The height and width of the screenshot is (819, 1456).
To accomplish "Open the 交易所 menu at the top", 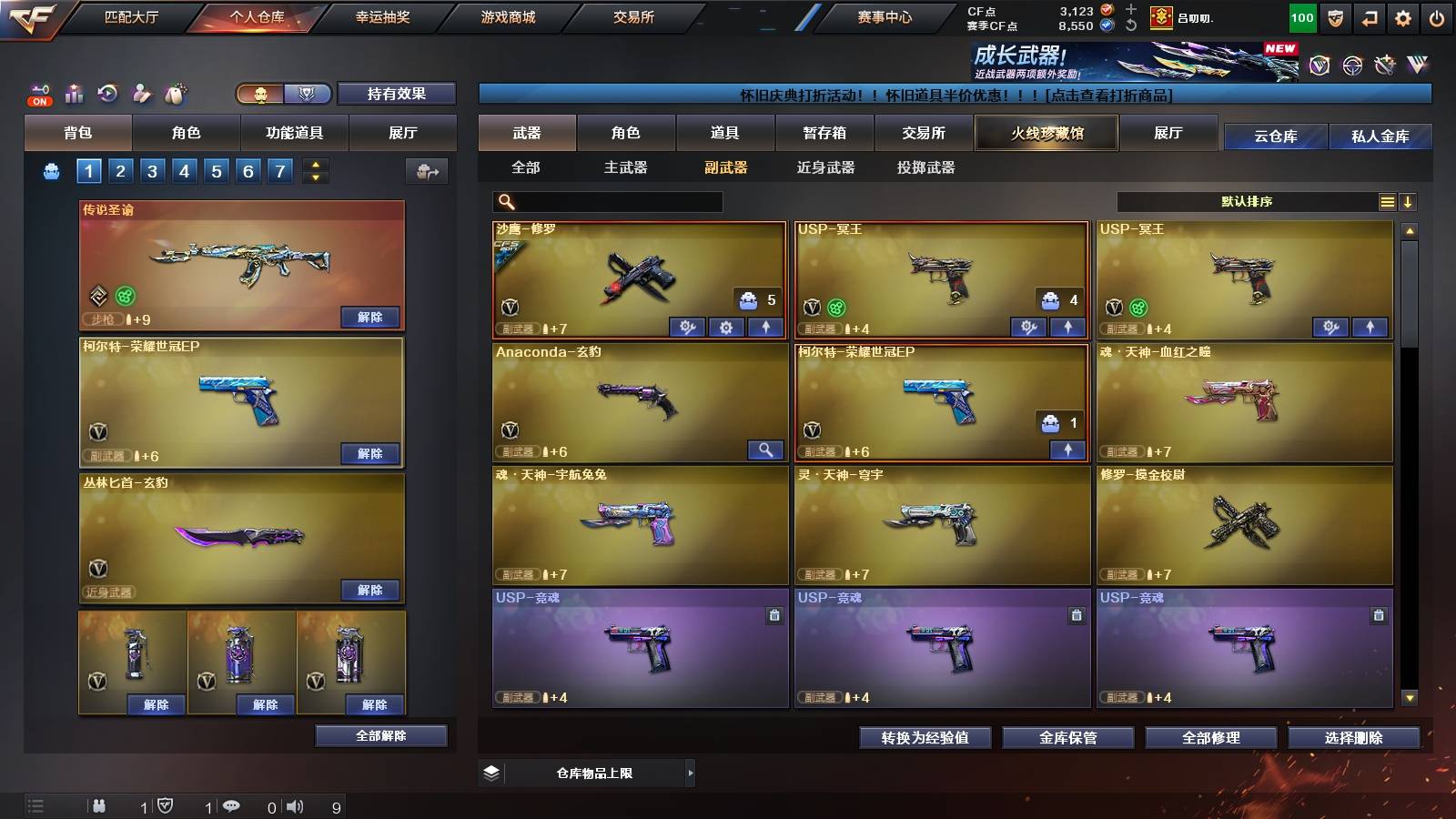I will 634,16.
